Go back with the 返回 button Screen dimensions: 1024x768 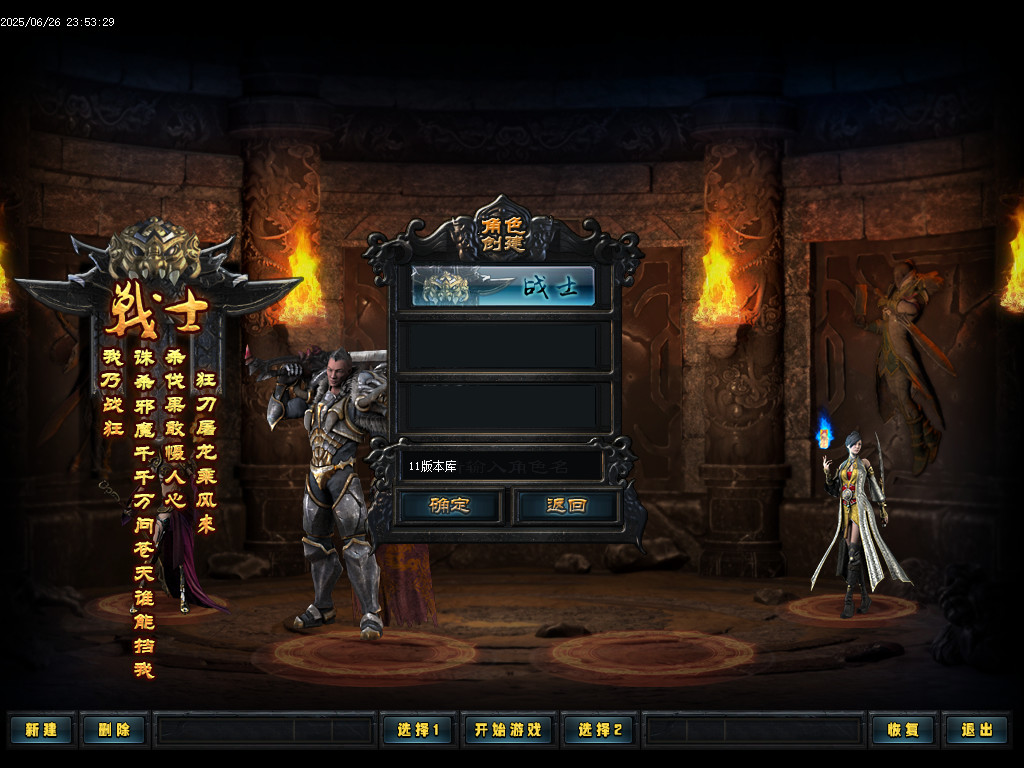(x=566, y=505)
